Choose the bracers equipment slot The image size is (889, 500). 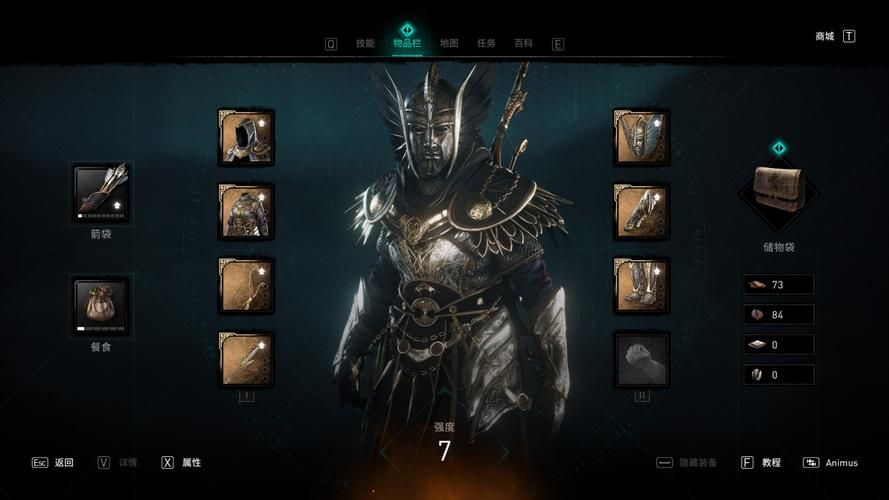pos(641,210)
